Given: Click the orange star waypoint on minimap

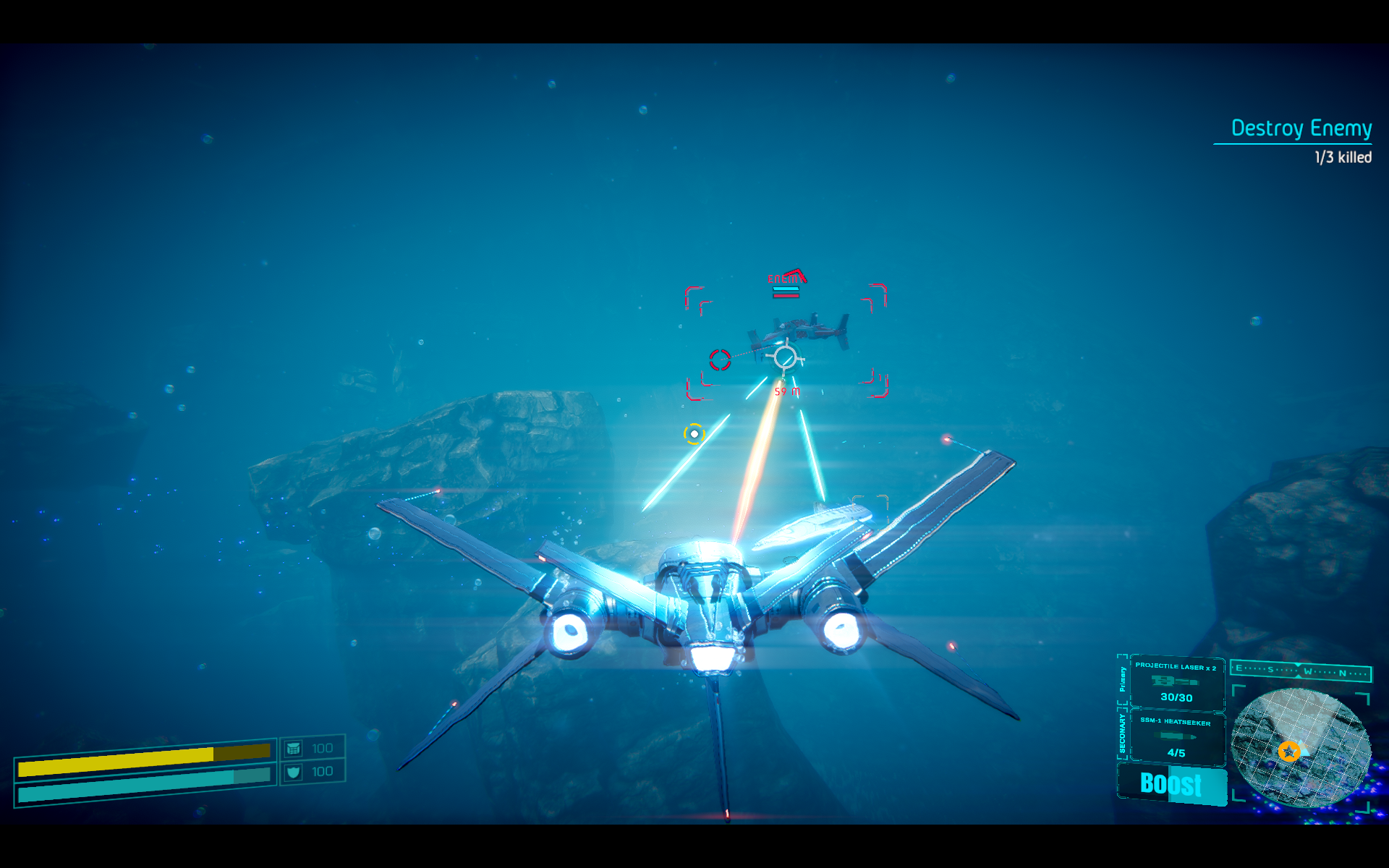Looking at the screenshot, I should coord(1290,751).
